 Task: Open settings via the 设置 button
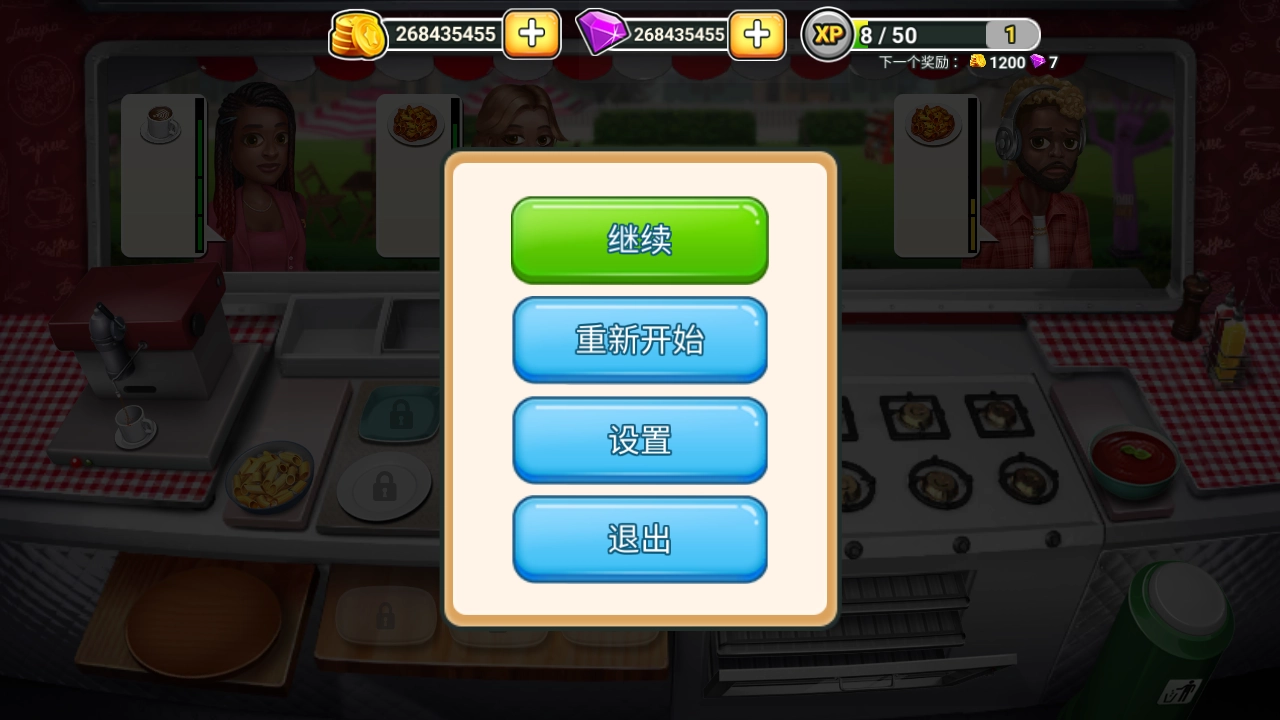[639, 440]
